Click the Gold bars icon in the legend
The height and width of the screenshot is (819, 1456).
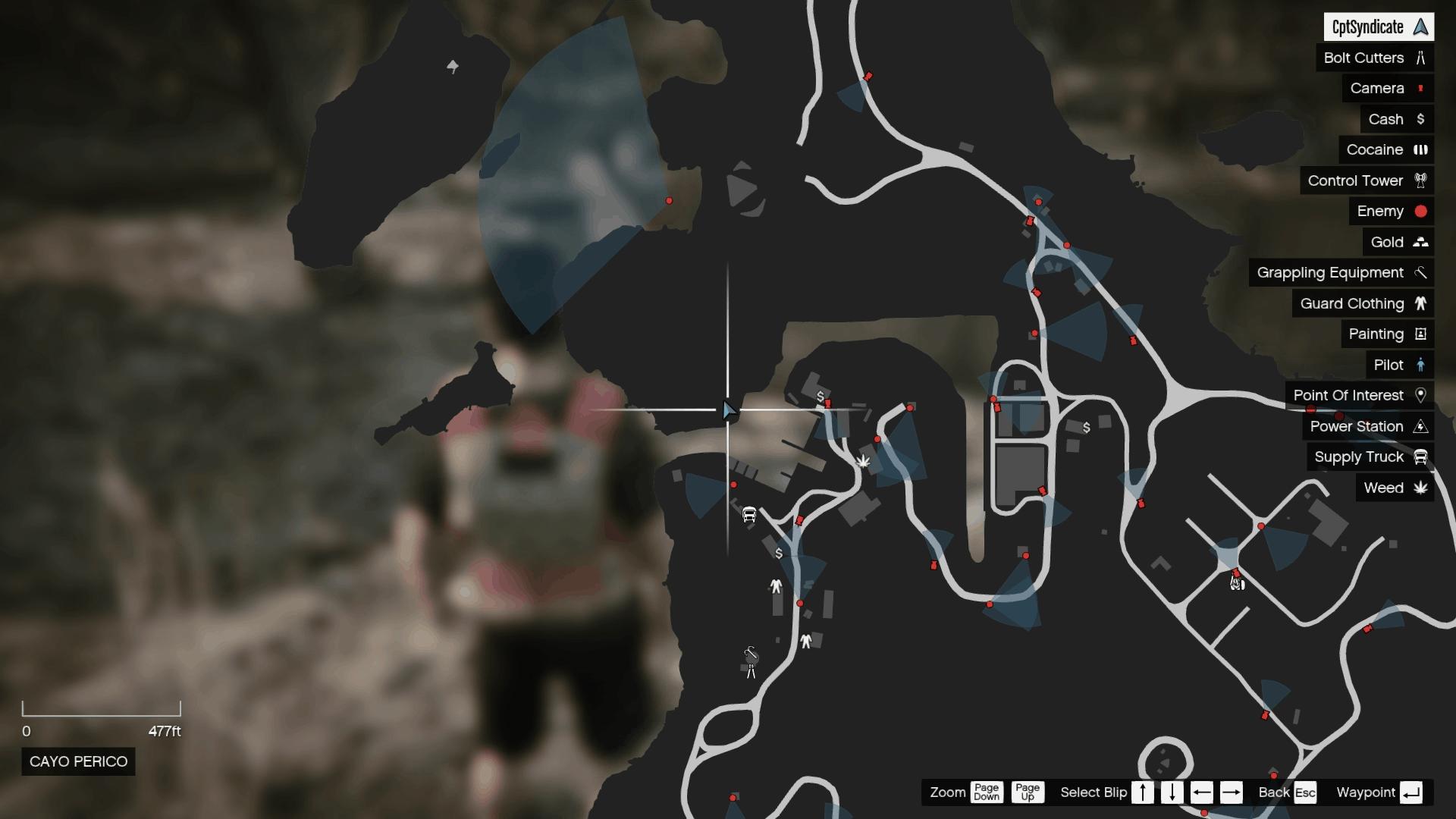pos(1421,242)
